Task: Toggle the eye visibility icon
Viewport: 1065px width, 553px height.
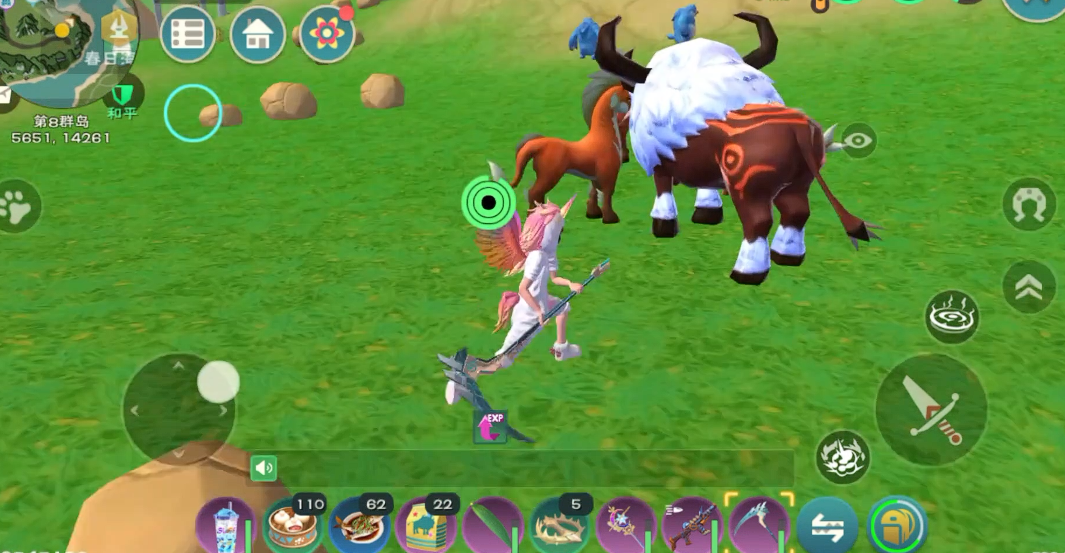Action: (857, 141)
